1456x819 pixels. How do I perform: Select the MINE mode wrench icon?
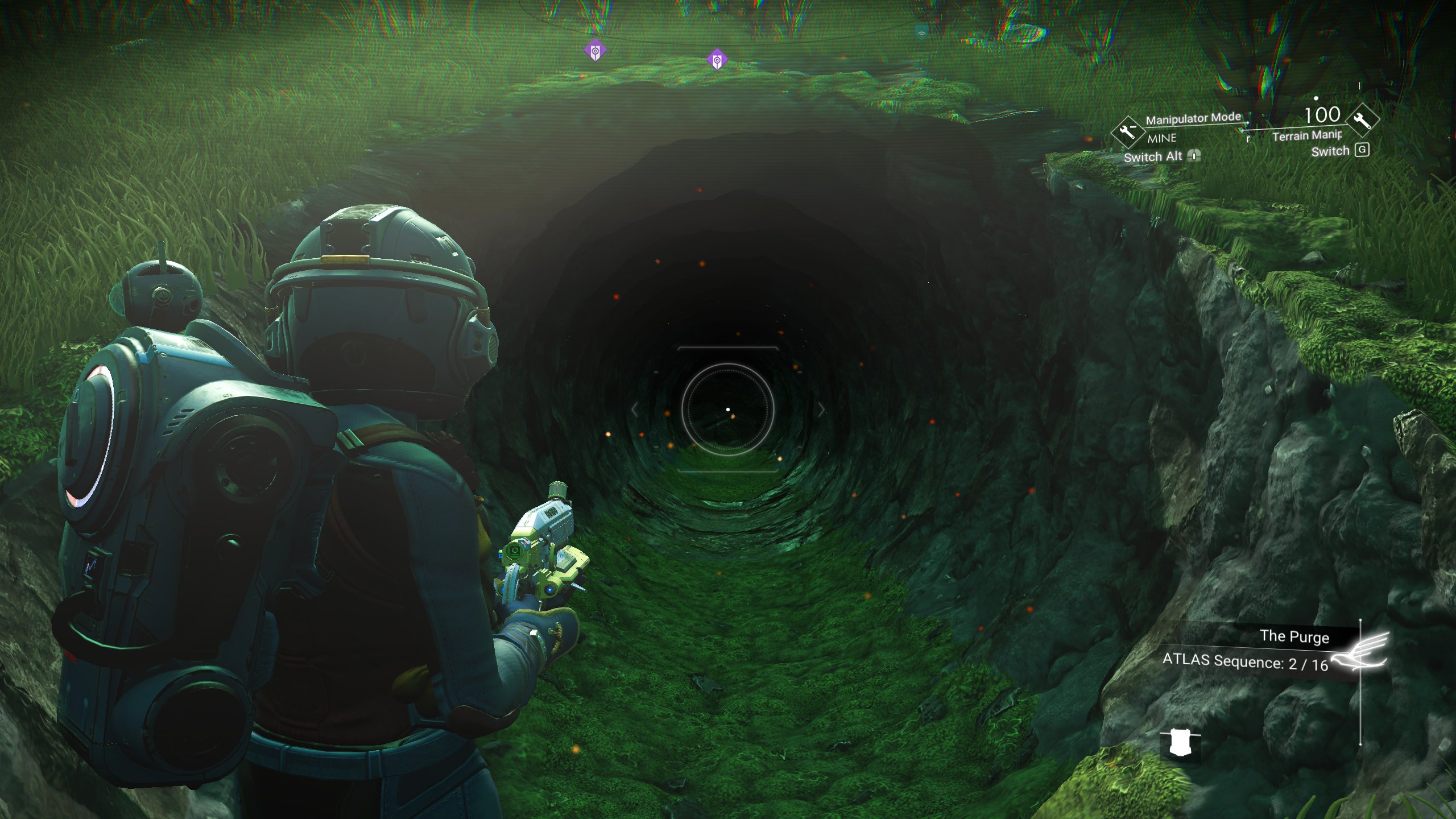coord(1128,133)
